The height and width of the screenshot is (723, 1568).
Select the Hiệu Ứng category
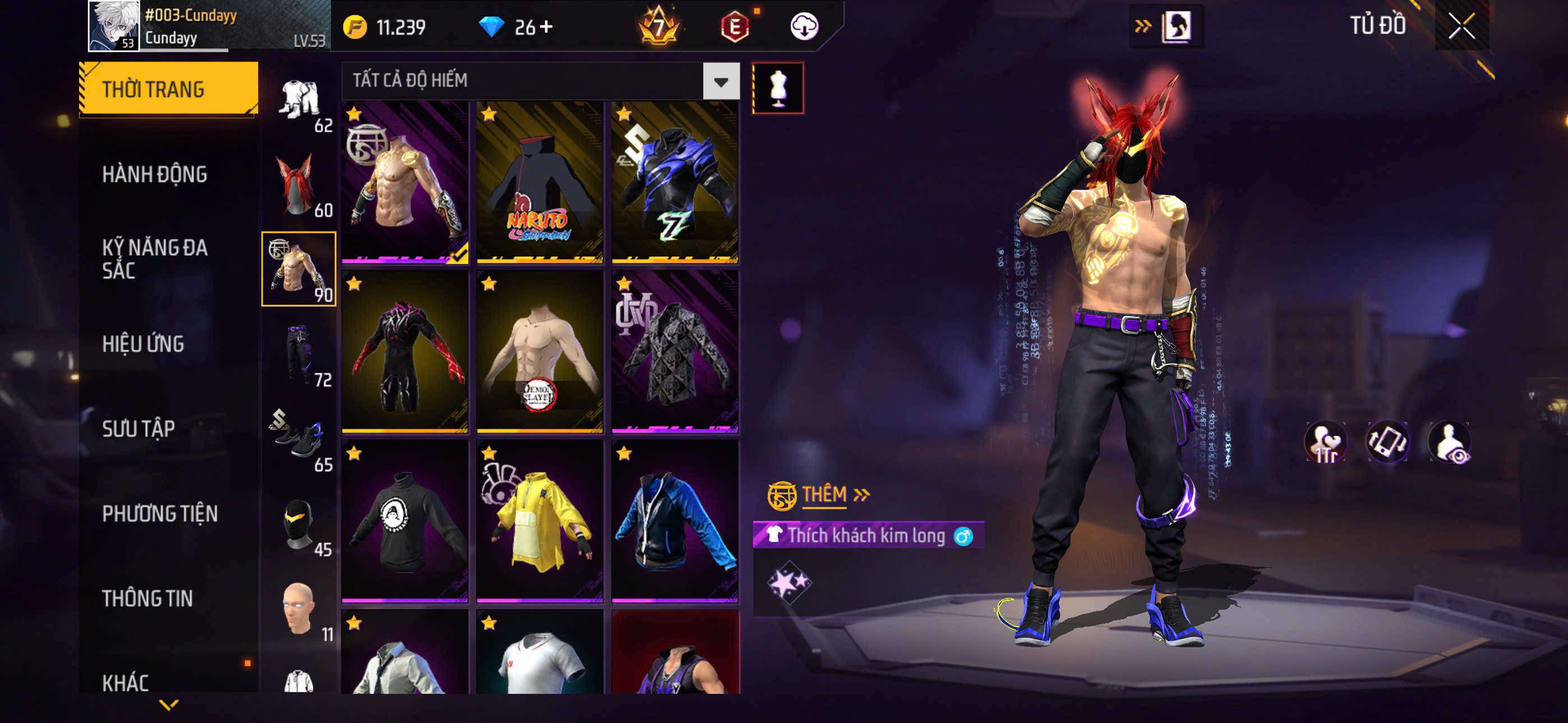[143, 344]
